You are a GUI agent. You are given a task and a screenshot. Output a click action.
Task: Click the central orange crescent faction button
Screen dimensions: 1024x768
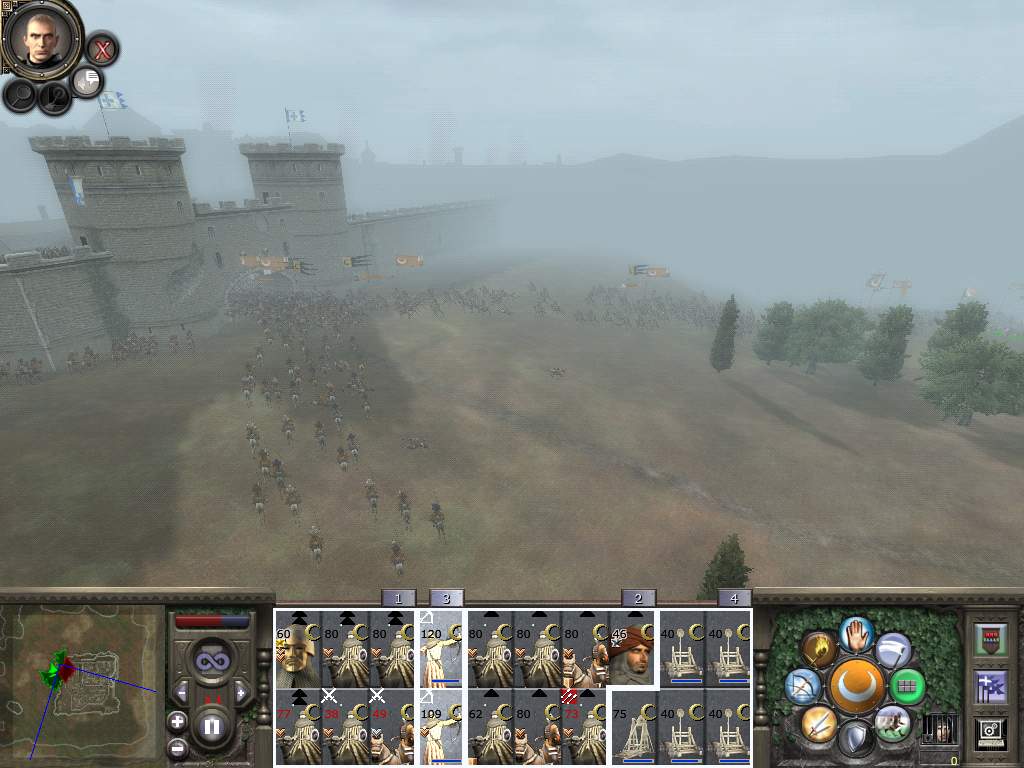click(x=856, y=686)
